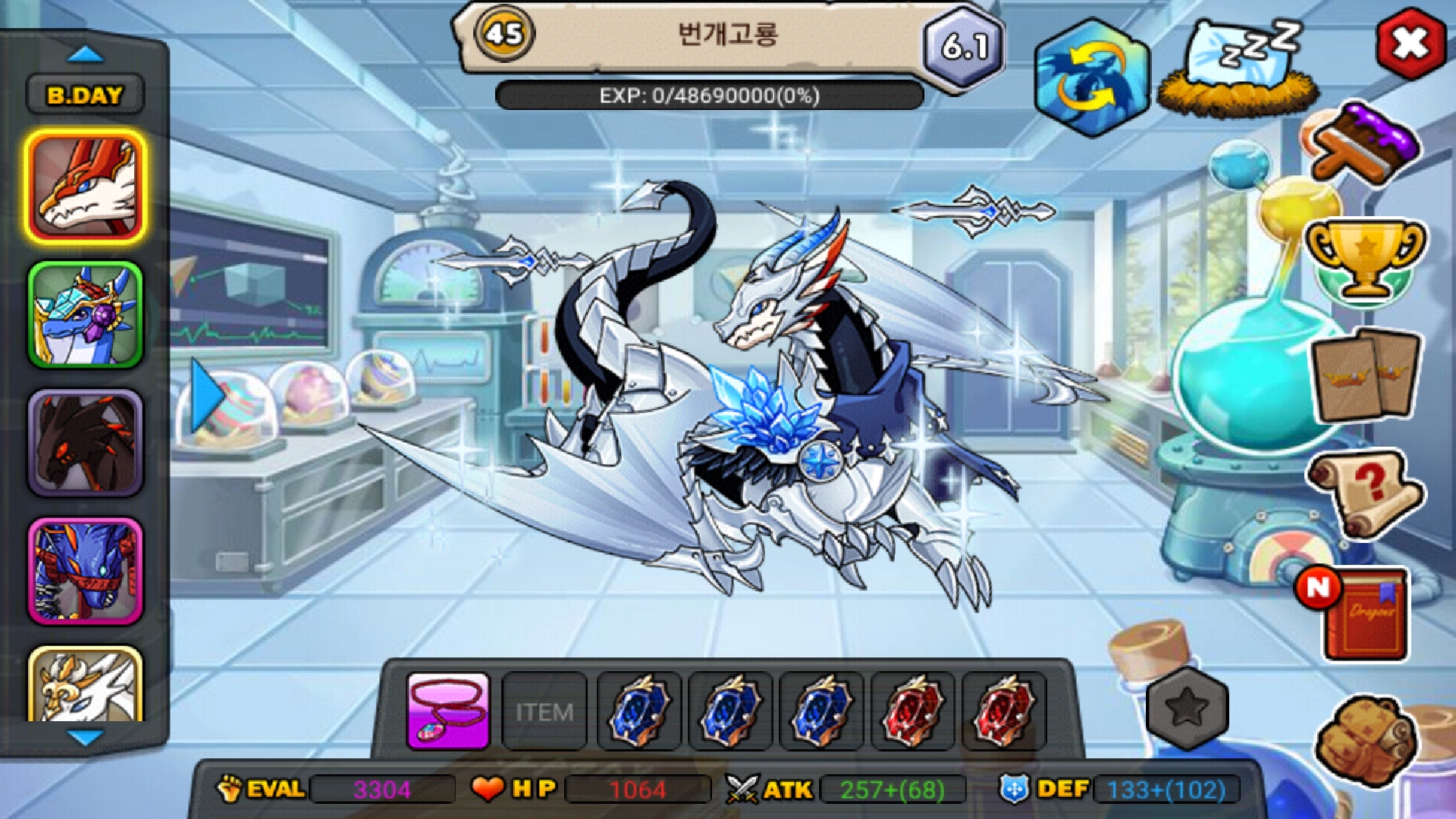1456x819 pixels.
Task: Move the dragon list down with bottom arrow
Action: coord(85,737)
